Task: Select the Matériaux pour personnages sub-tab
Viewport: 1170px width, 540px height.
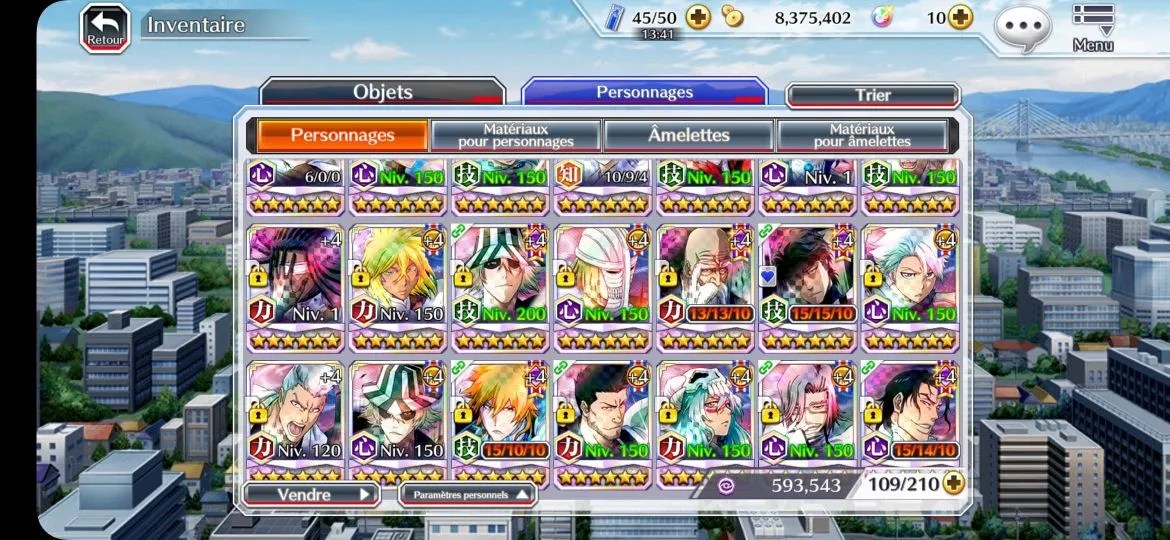Action: pyautogui.click(x=515, y=135)
